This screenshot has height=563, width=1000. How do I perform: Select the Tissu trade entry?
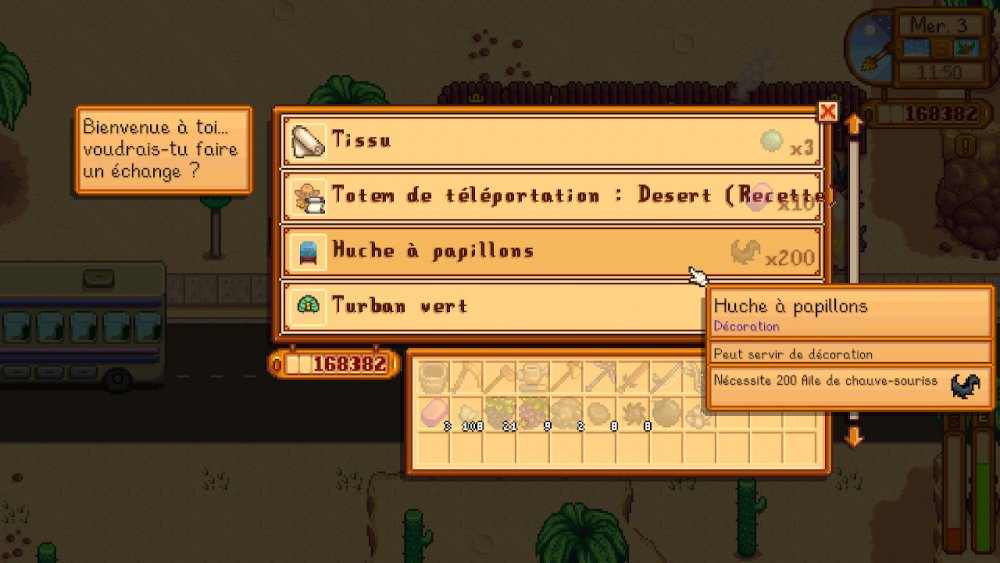[552, 141]
